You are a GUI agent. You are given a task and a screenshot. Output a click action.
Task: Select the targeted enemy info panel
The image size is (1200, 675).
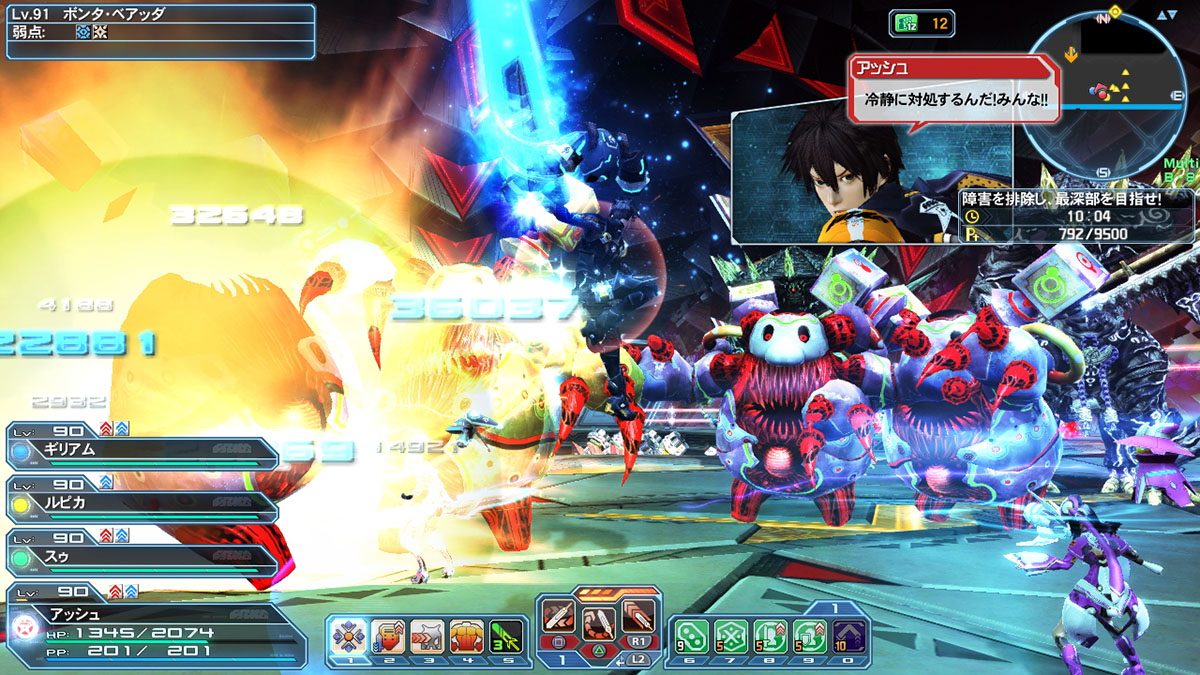(x=158, y=31)
